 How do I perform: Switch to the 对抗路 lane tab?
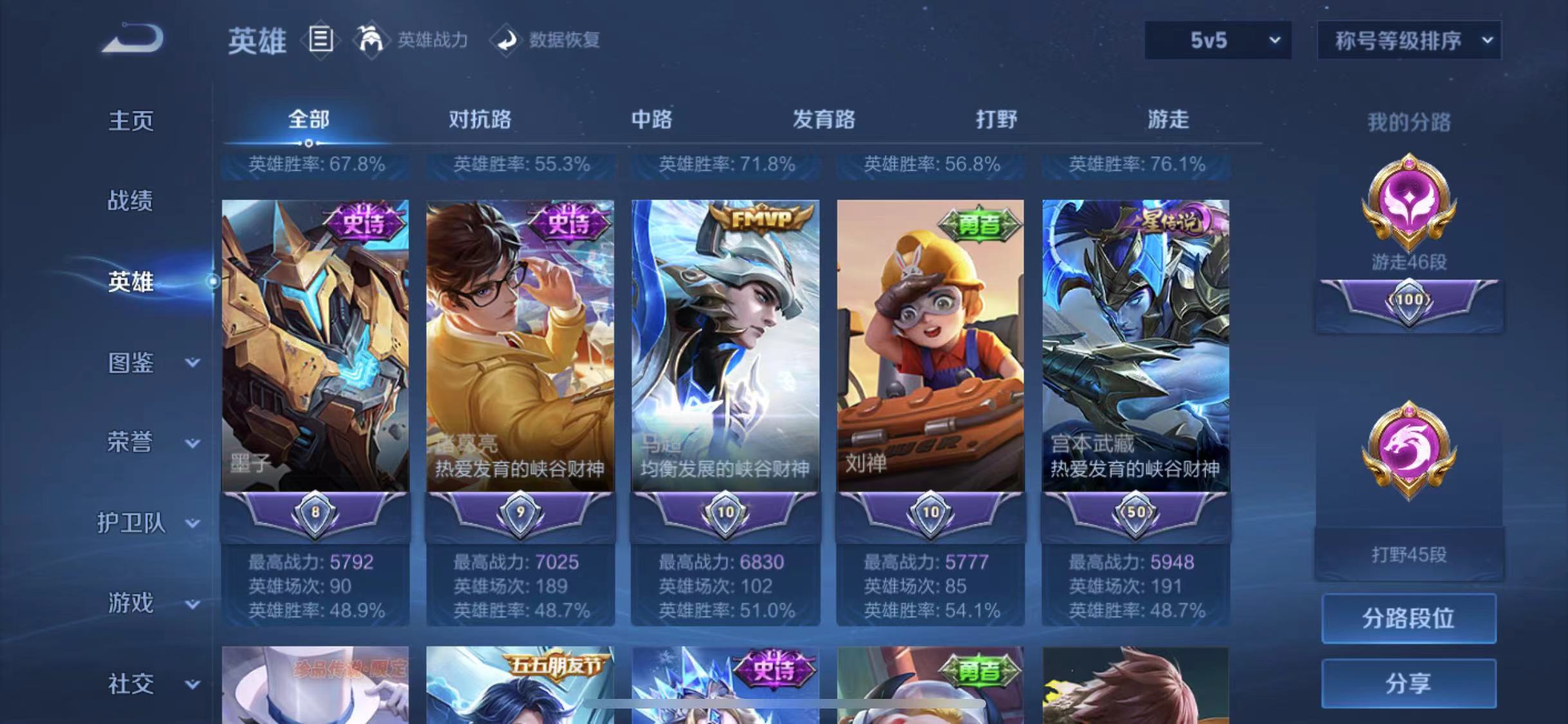480,120
